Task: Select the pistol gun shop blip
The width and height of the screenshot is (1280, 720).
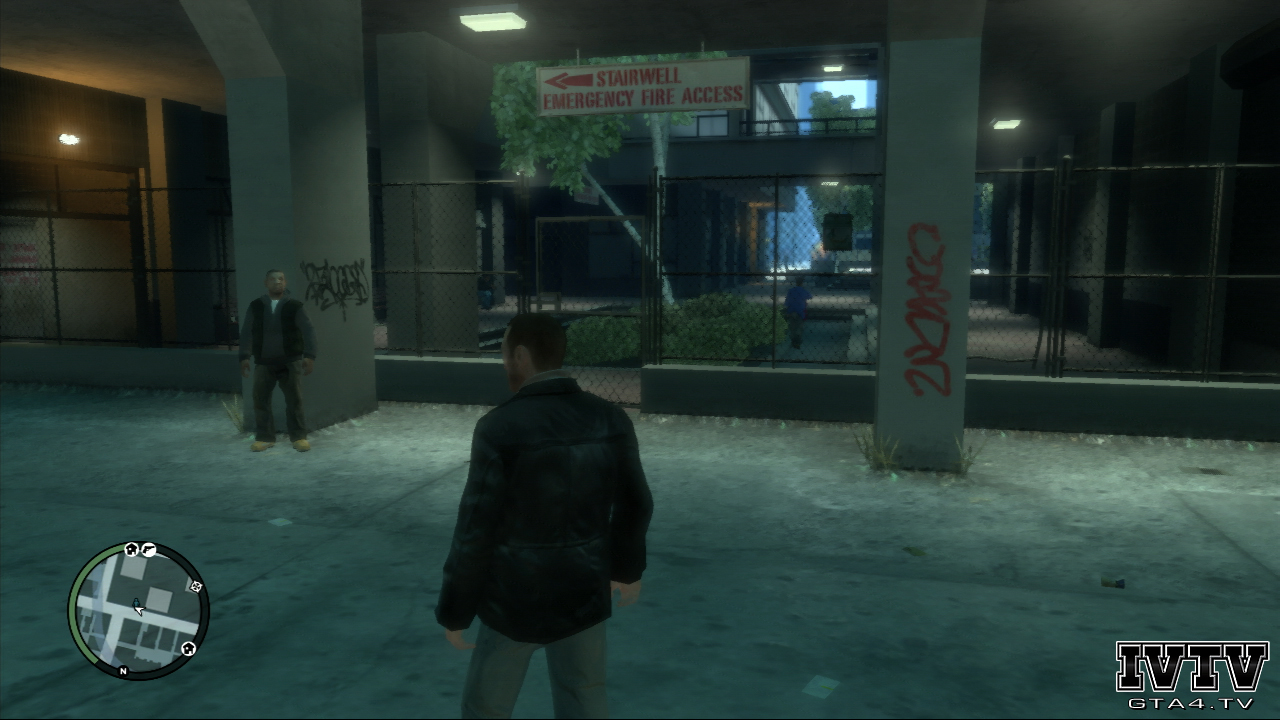Action: 148,549
